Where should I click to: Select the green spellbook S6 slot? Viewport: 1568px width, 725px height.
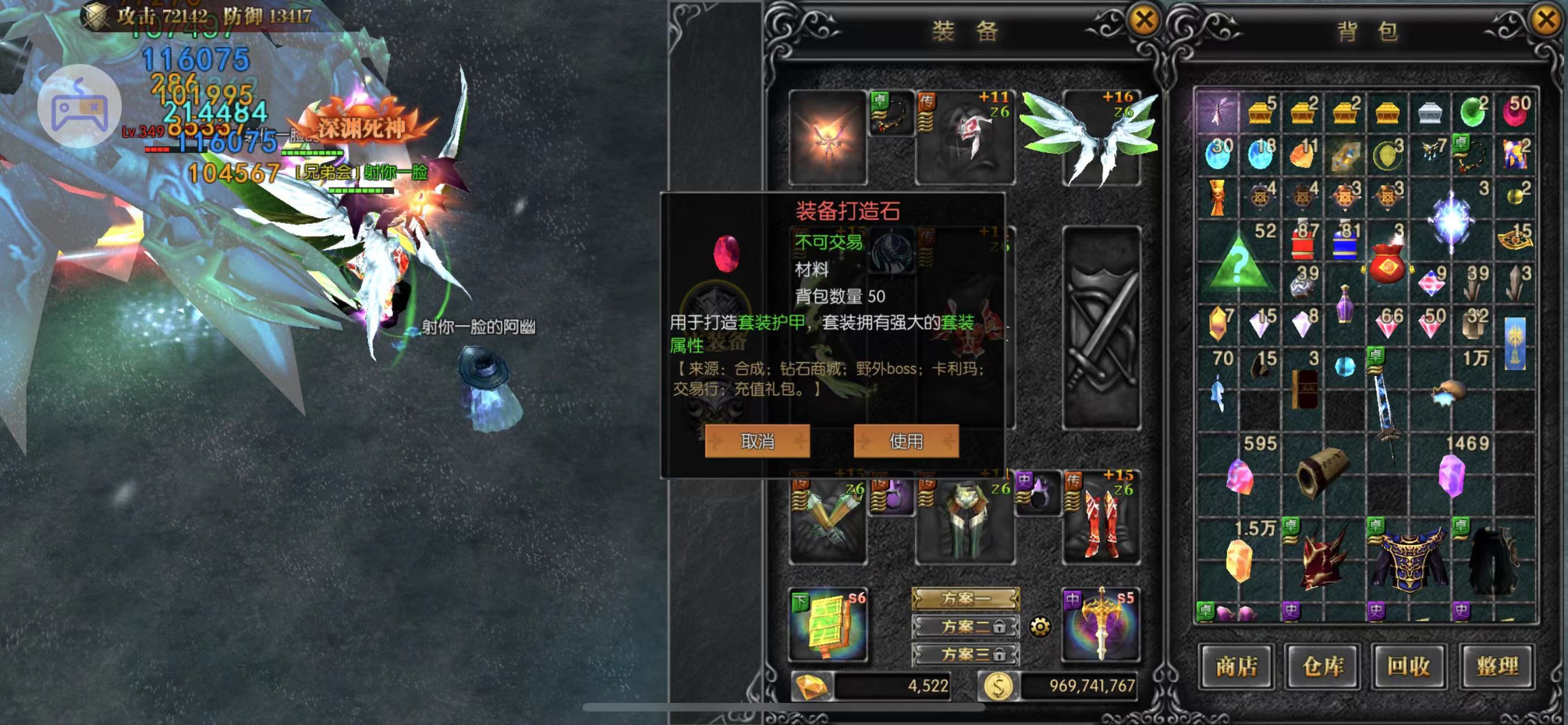tap(828, 625)
